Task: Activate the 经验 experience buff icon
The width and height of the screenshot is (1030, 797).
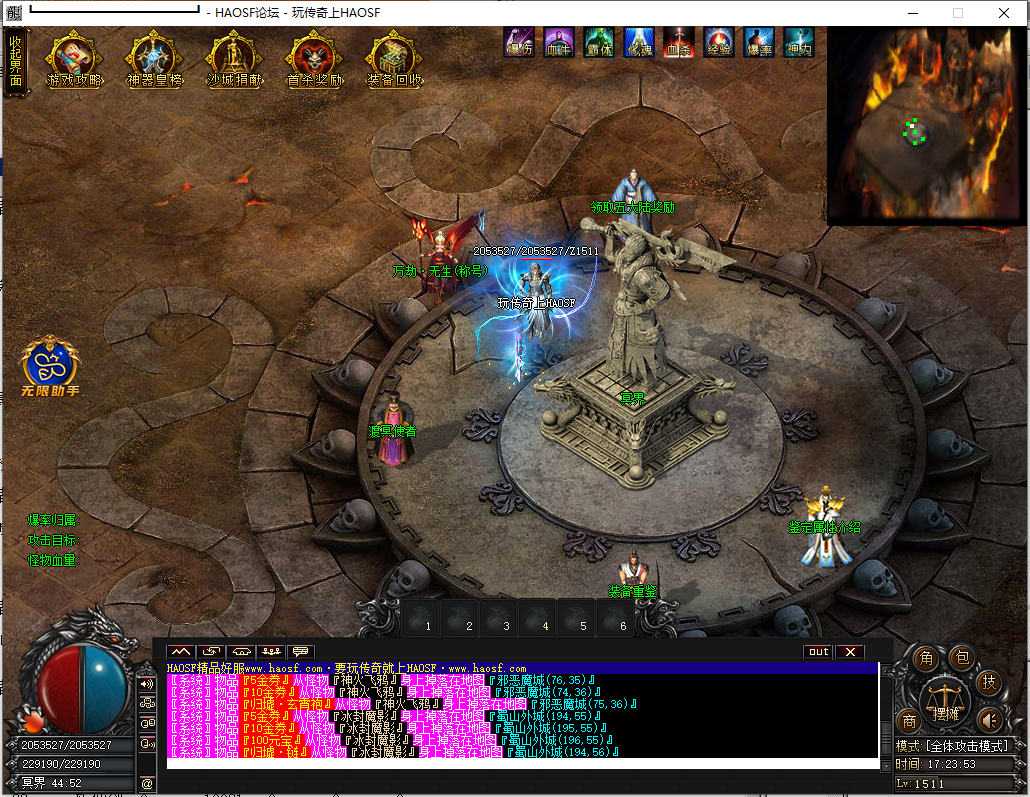Action: tap(718, 41)
